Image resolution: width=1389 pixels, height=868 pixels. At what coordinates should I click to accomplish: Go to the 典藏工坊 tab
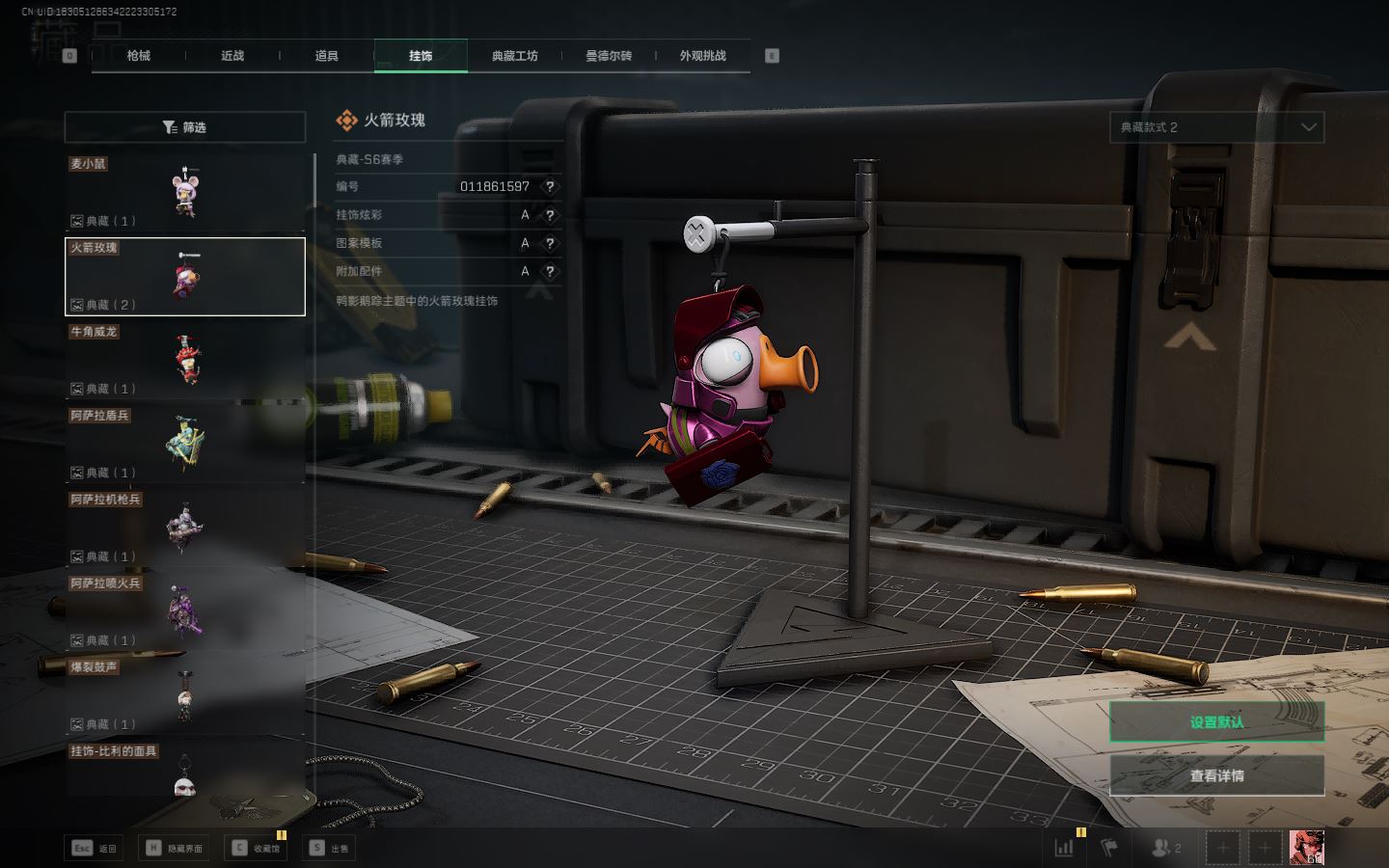pos(515,56)
